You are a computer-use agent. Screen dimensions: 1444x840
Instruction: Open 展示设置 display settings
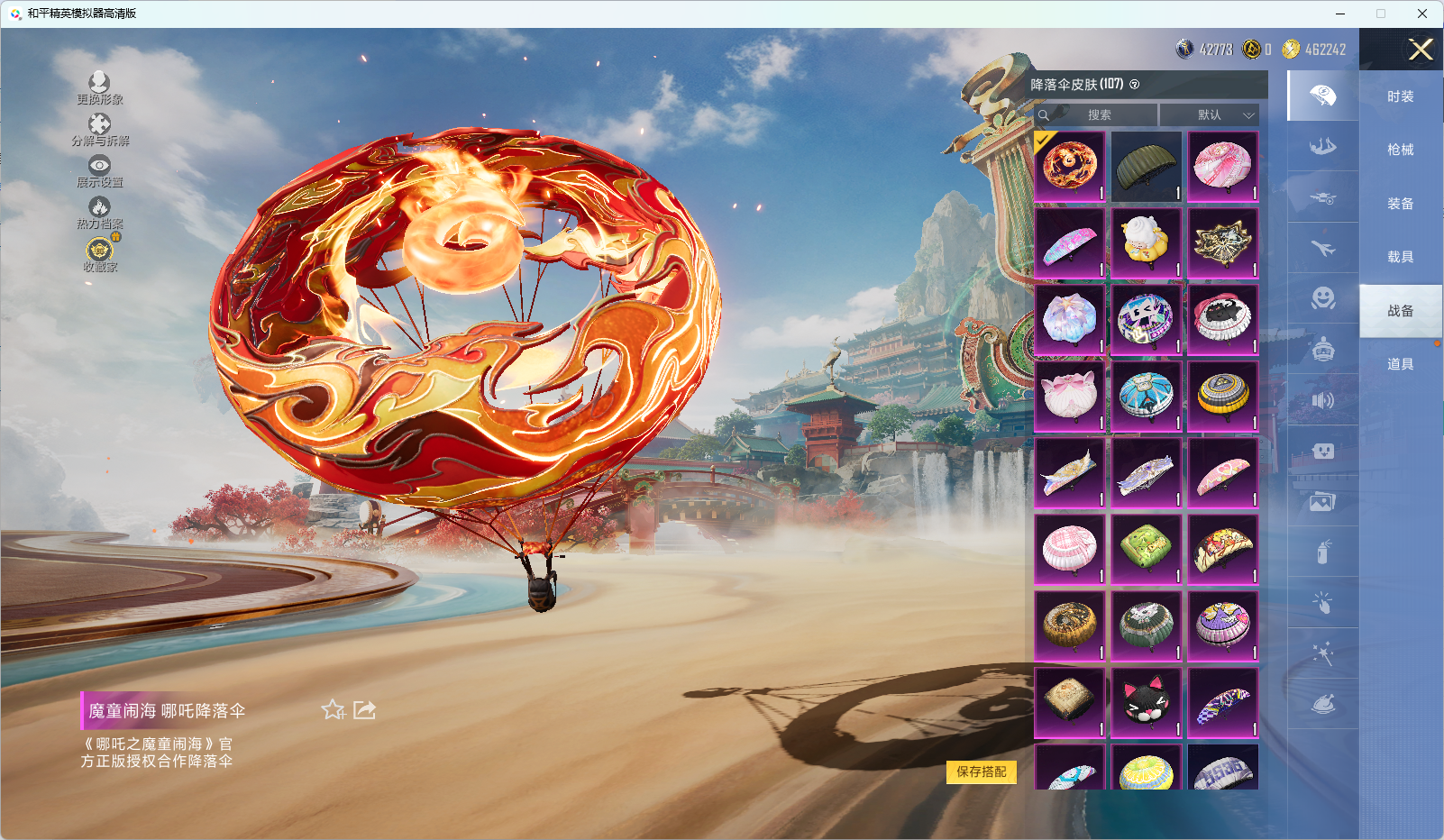[99, 171]
